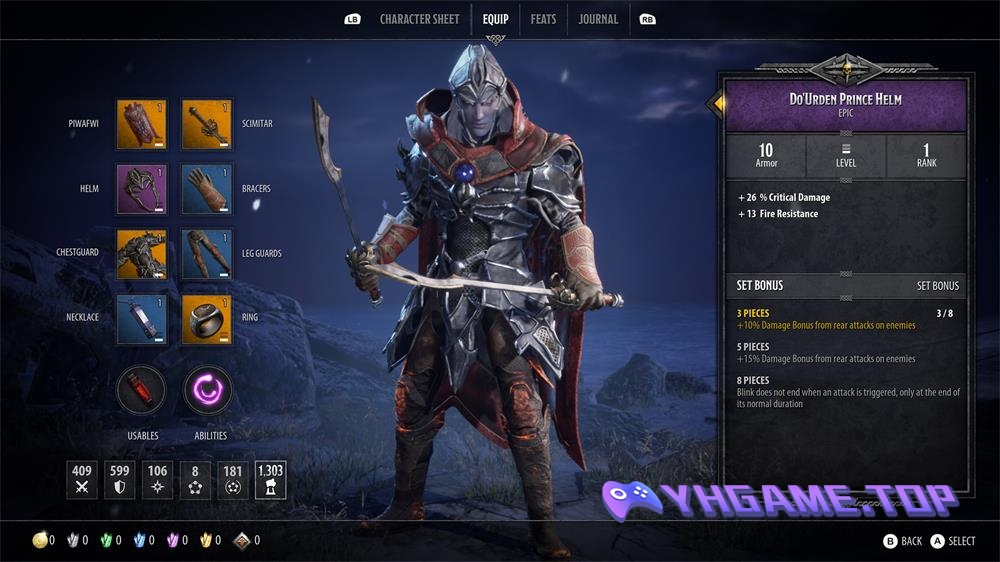Choose the Scimitar weapon slot
The width and height of the screenshot is (1000, 562).
tap(207, 124)
